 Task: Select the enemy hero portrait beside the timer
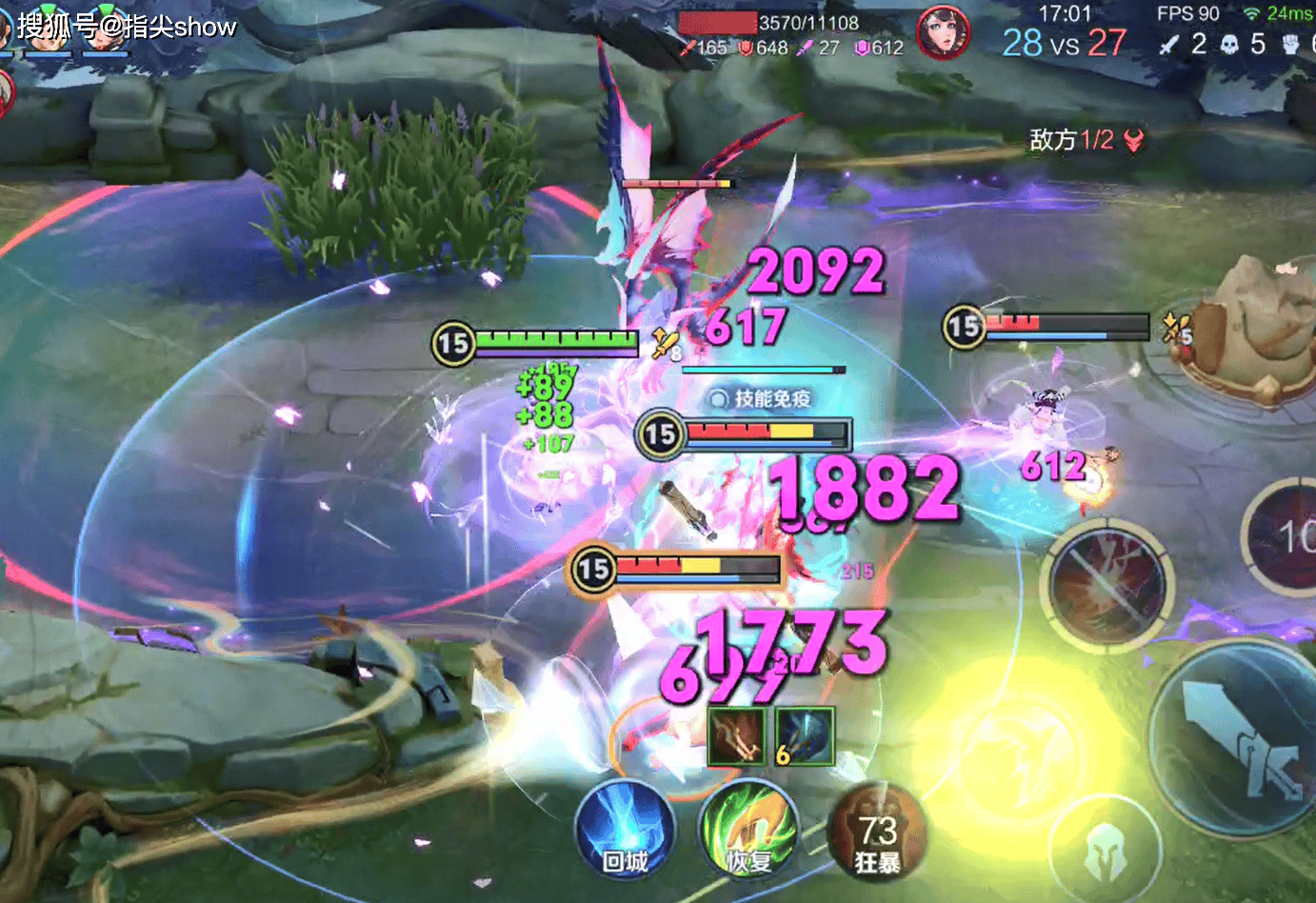click(943, 31)
